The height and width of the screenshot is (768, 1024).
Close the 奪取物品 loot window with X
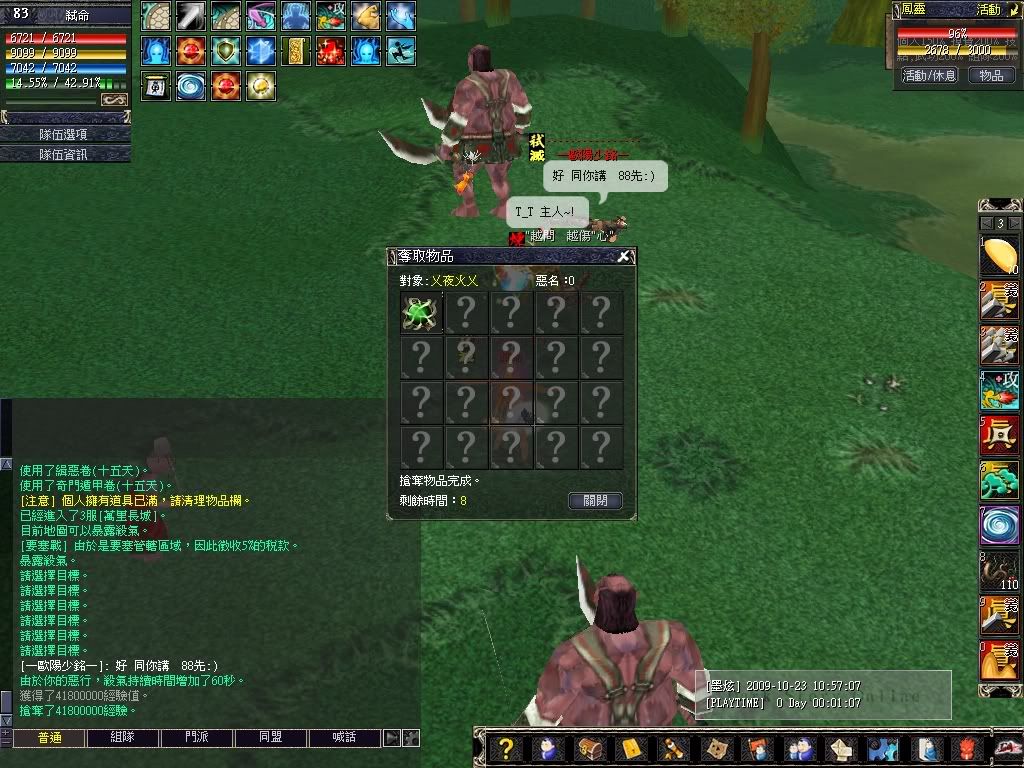[623, 257]
